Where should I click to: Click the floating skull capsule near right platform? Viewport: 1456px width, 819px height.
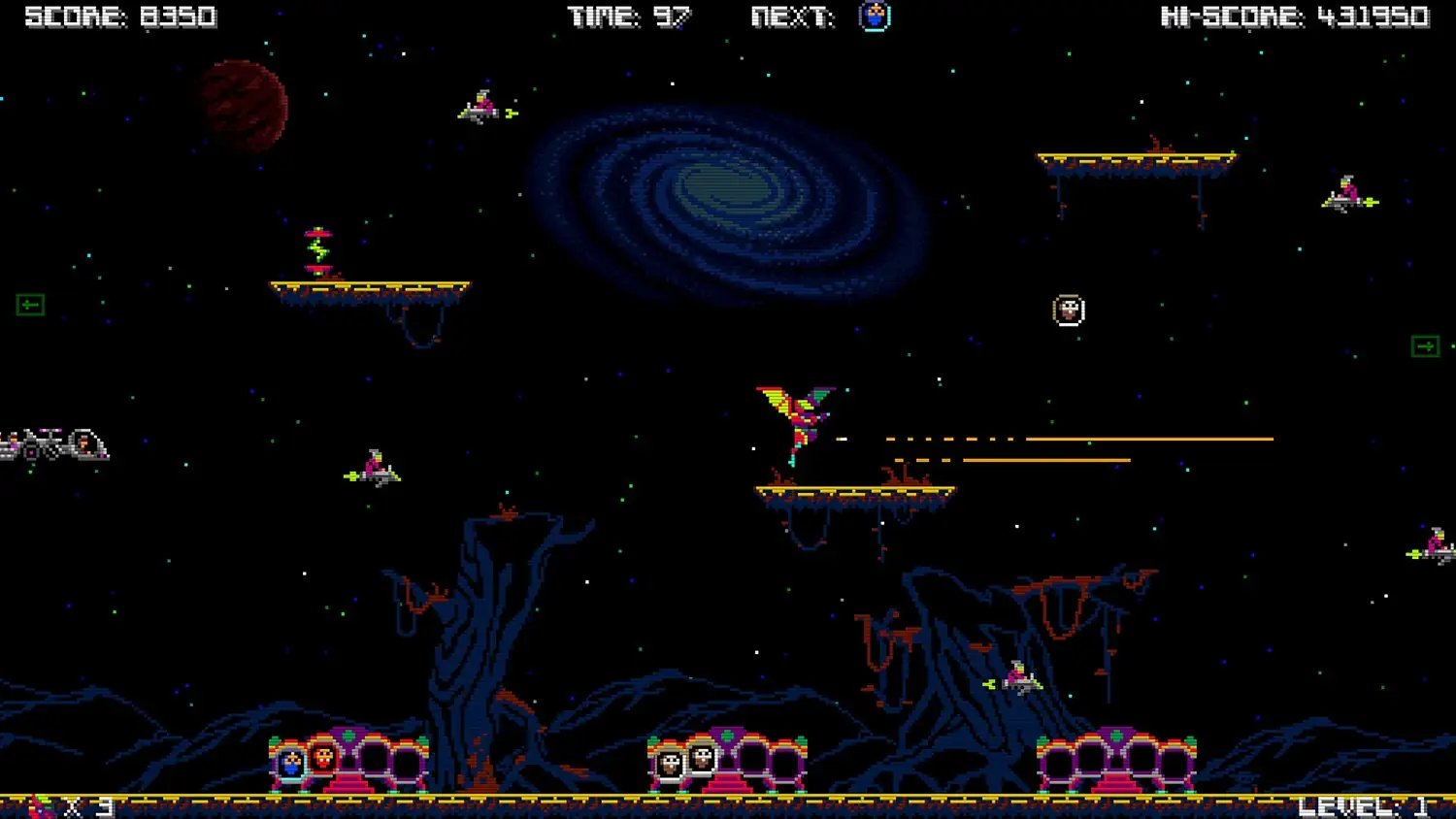pos(1068,311)
